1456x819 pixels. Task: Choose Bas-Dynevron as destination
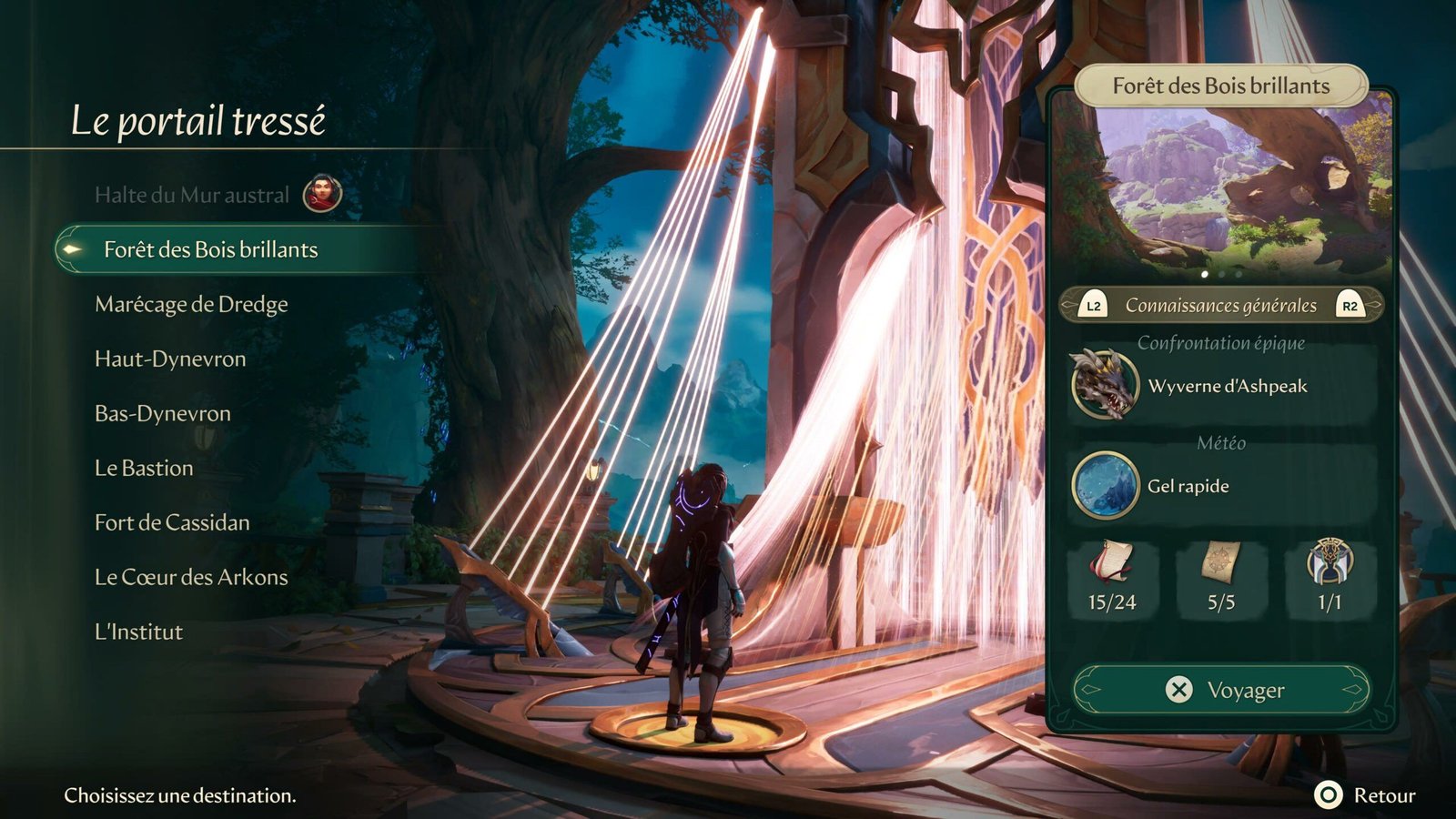pyautogui.click(x=163, y=413)
